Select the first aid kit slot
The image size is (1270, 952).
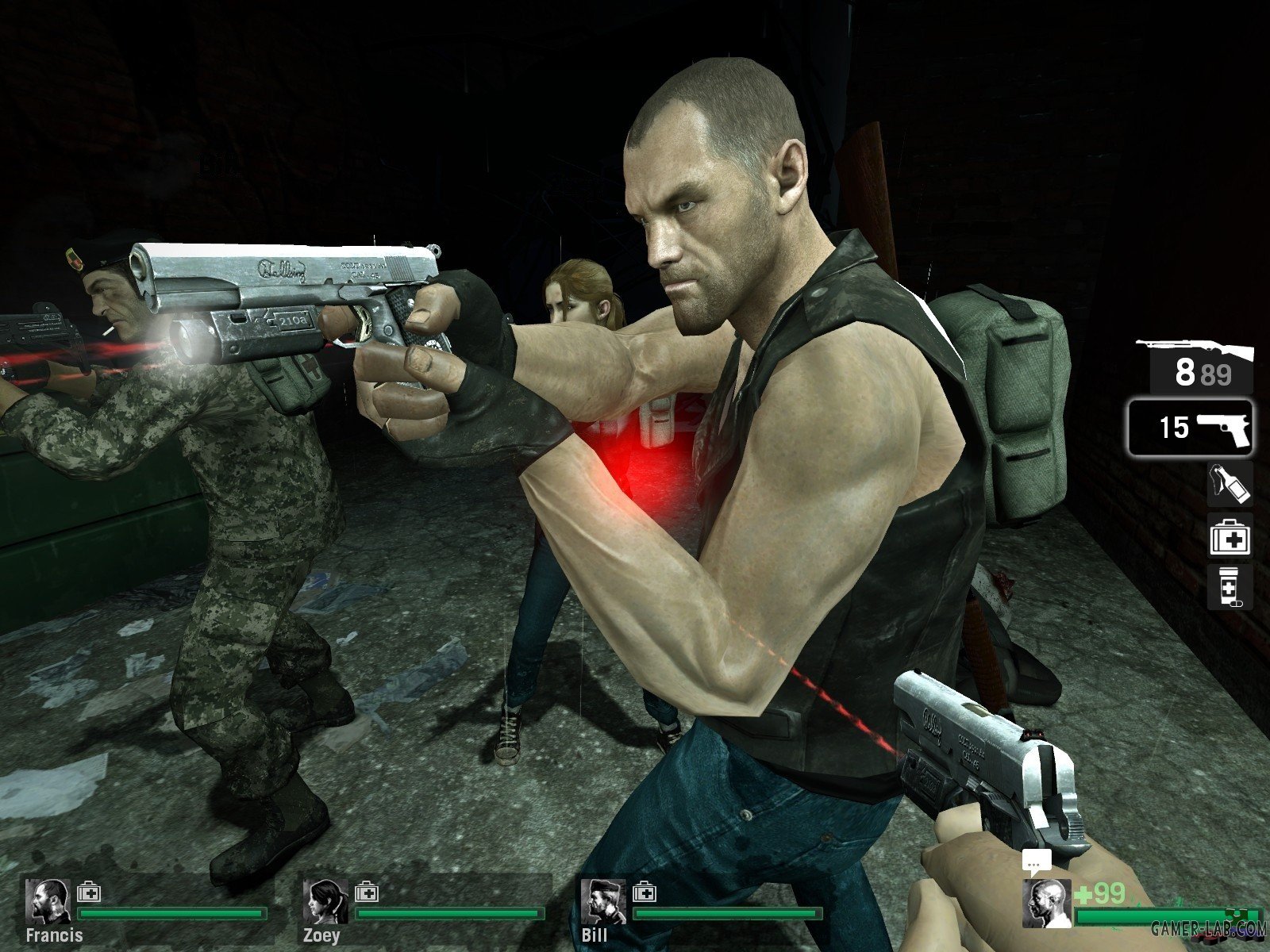(x=1230, y=535)
